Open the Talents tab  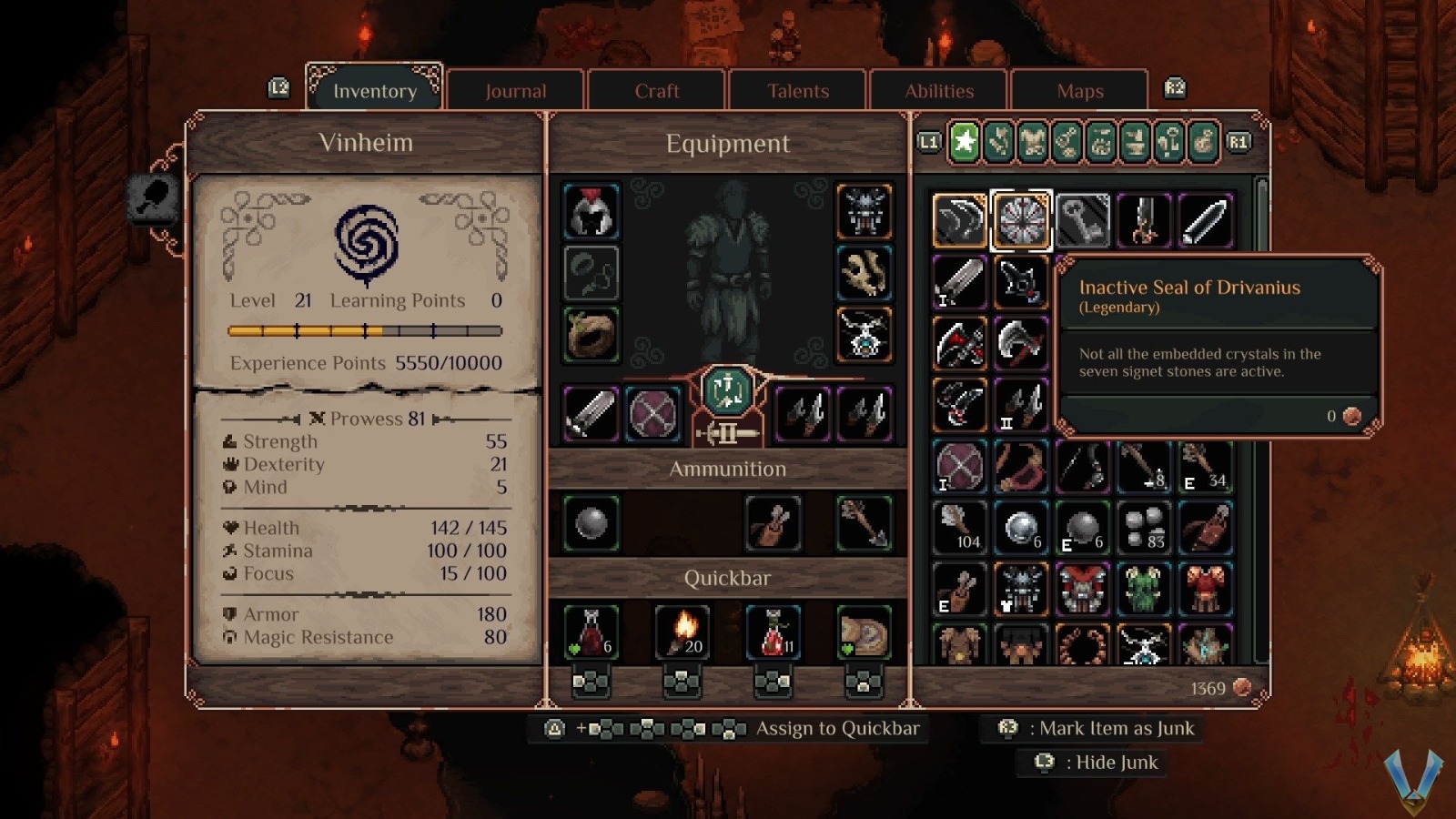798,90
